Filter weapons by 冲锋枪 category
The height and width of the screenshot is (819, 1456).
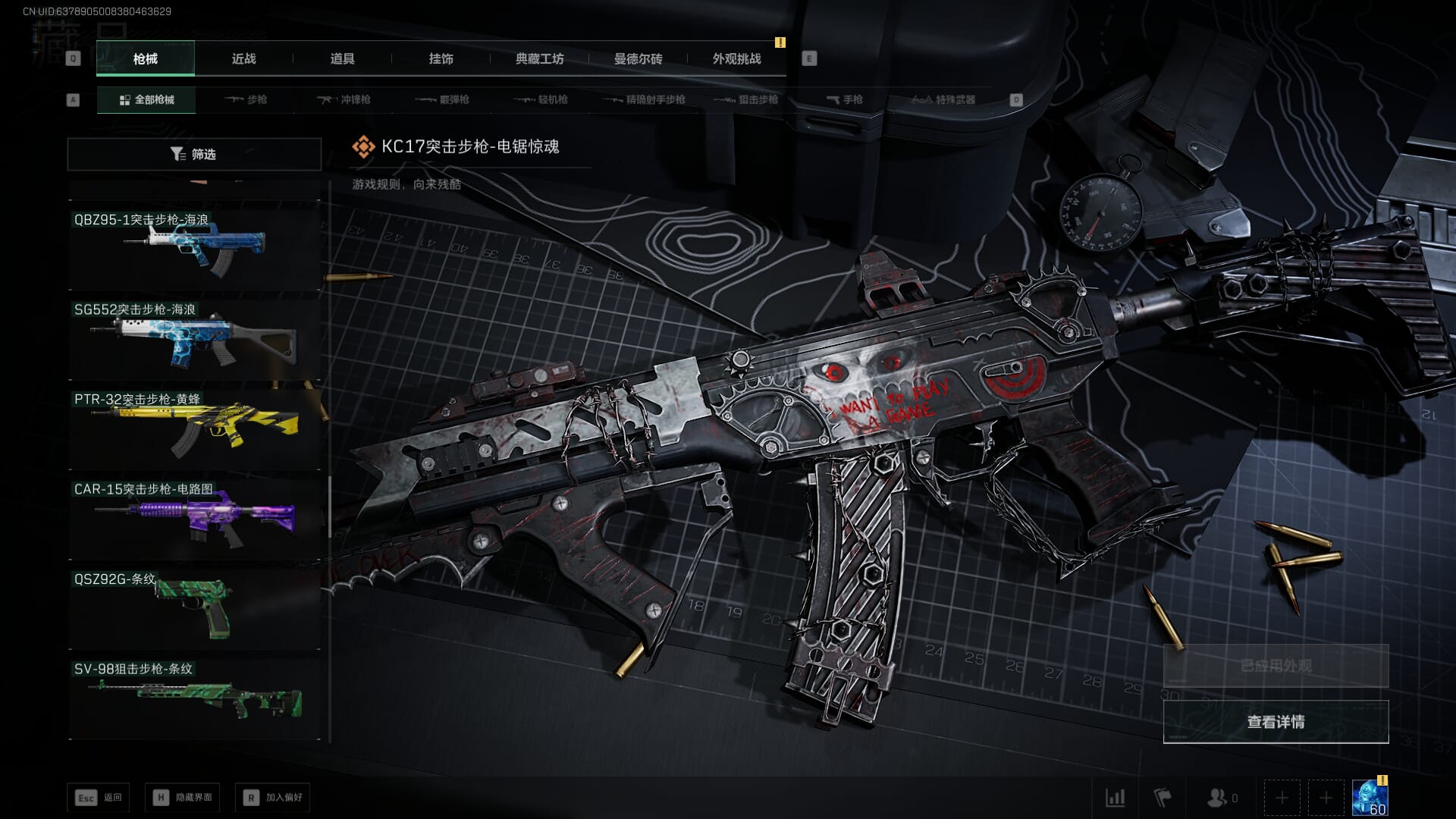[x=344, y=99]
